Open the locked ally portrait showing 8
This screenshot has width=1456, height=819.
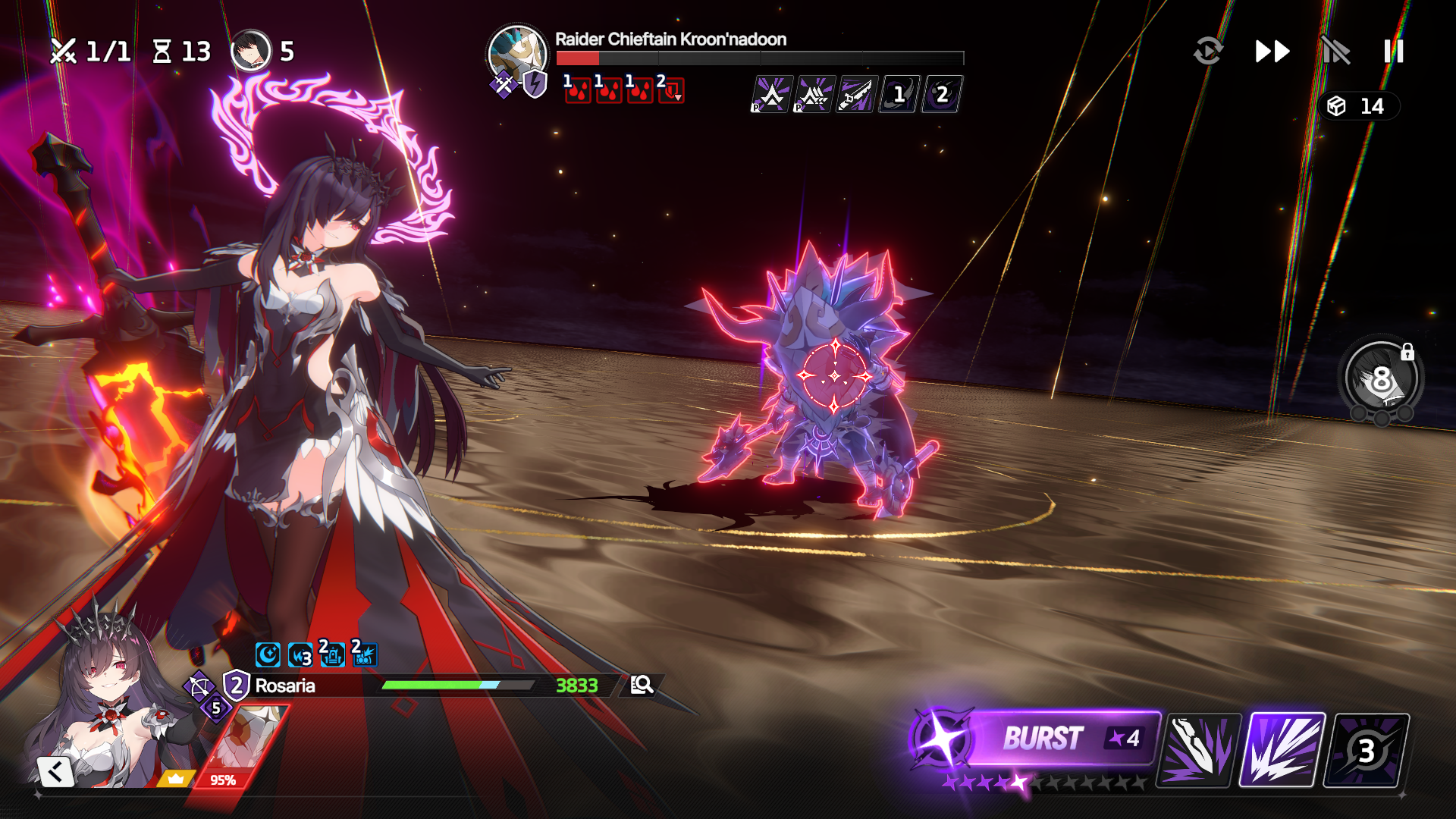1381,378
